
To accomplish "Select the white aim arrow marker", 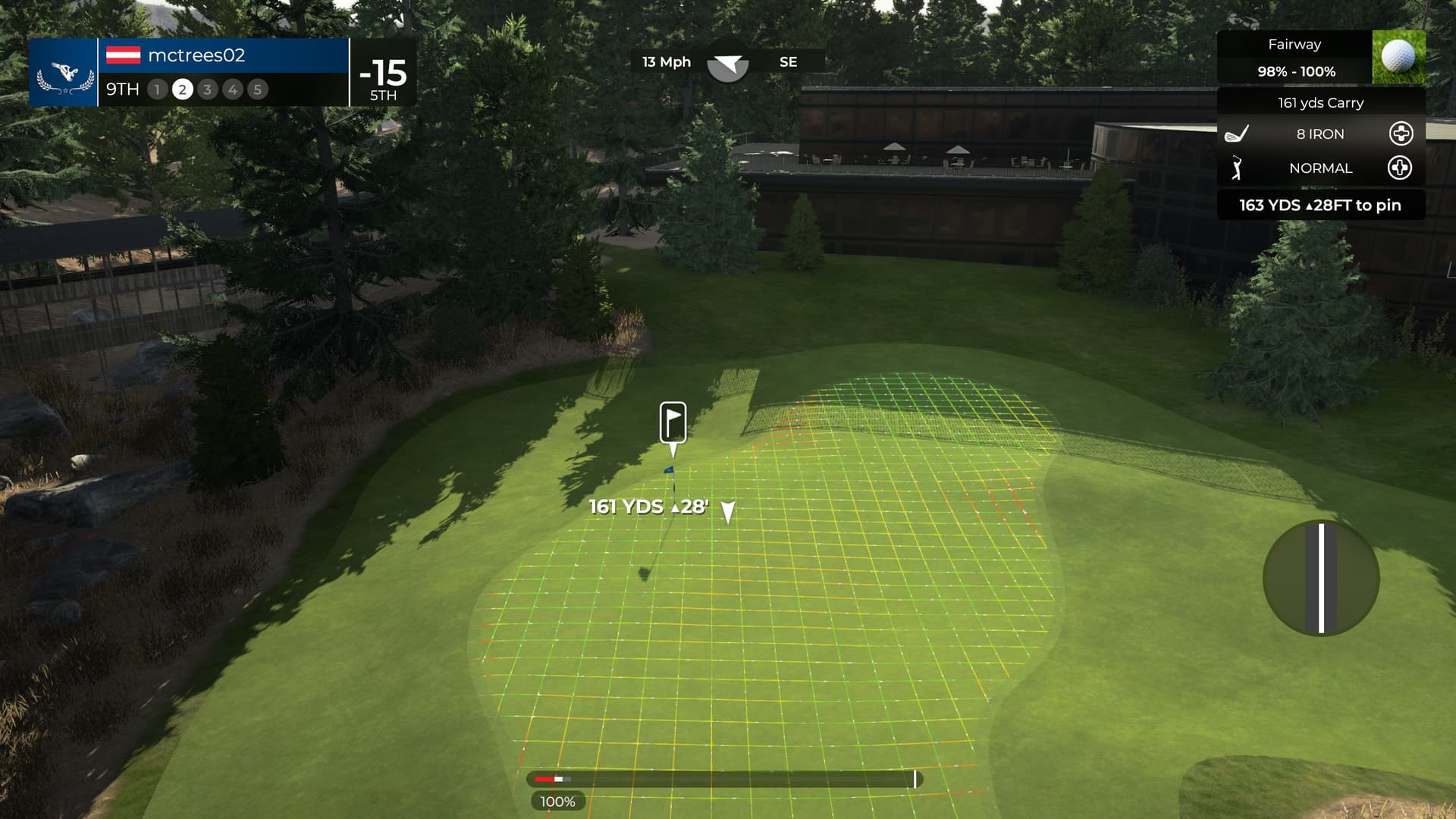I will tap(727, 512).
